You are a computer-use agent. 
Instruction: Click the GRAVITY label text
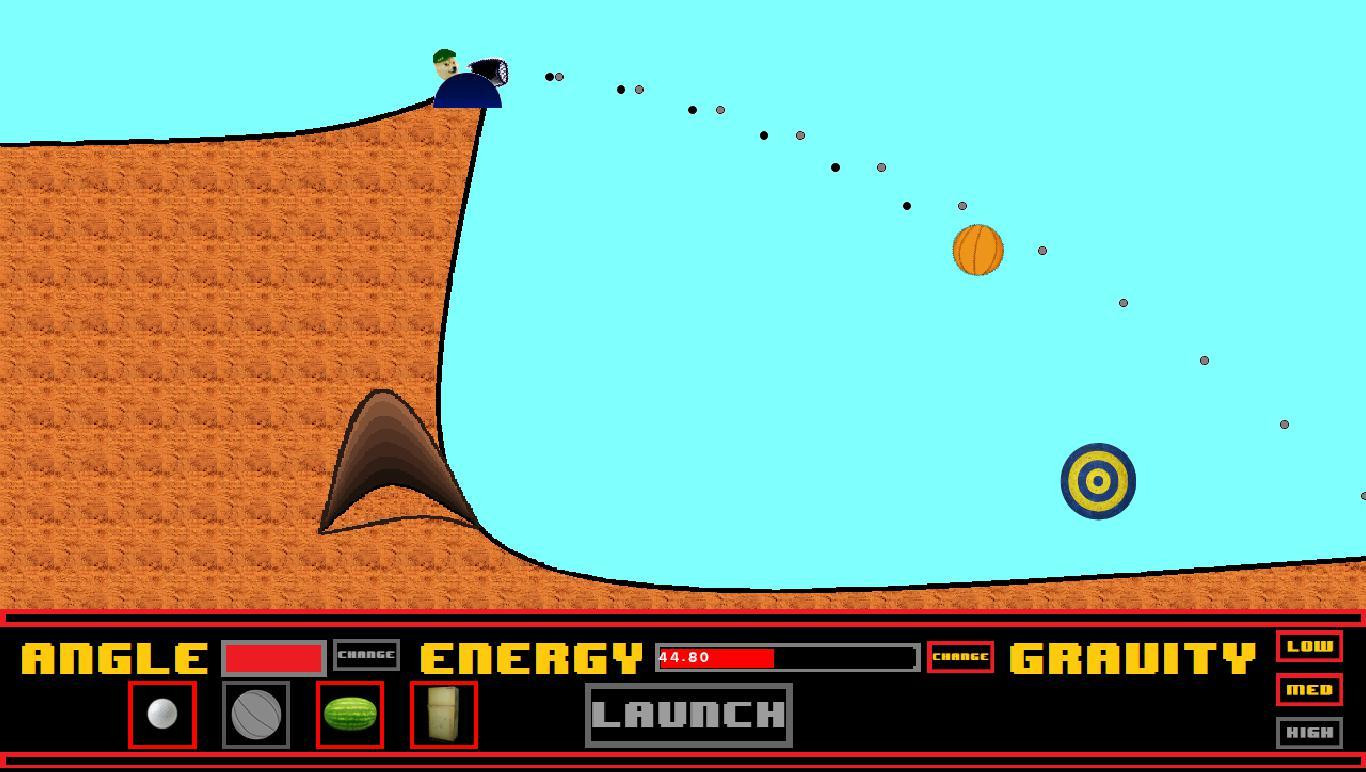1128,658
